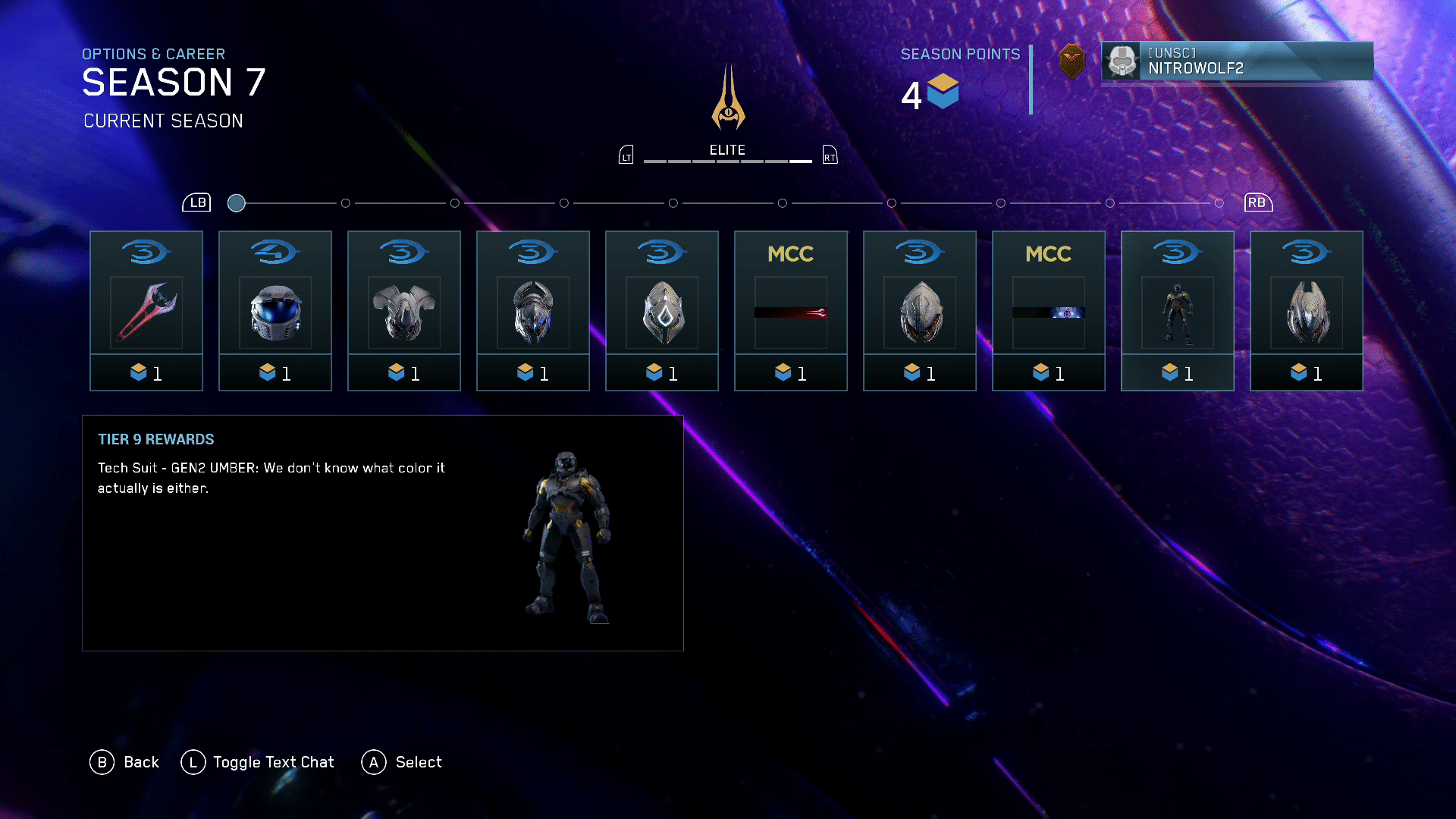1456x819 pixels.
Task: Select the red energy sword reward tile
Action: 146,310
